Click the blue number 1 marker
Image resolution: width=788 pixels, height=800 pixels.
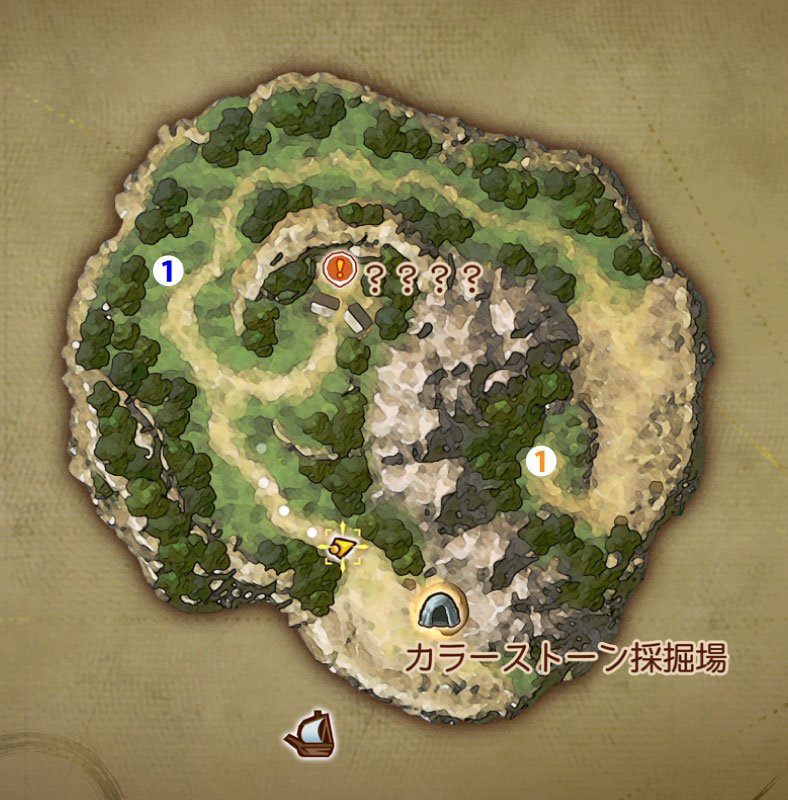coord(169,269)
